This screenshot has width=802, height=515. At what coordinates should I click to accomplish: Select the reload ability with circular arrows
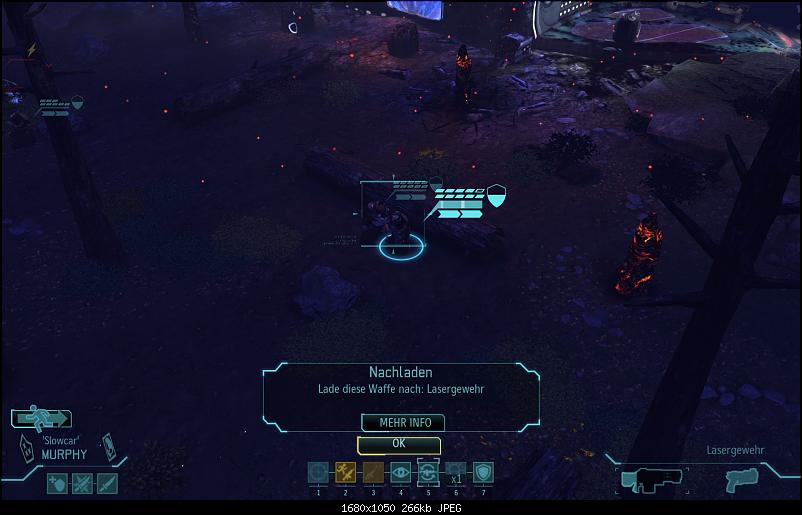coord(428,472)
